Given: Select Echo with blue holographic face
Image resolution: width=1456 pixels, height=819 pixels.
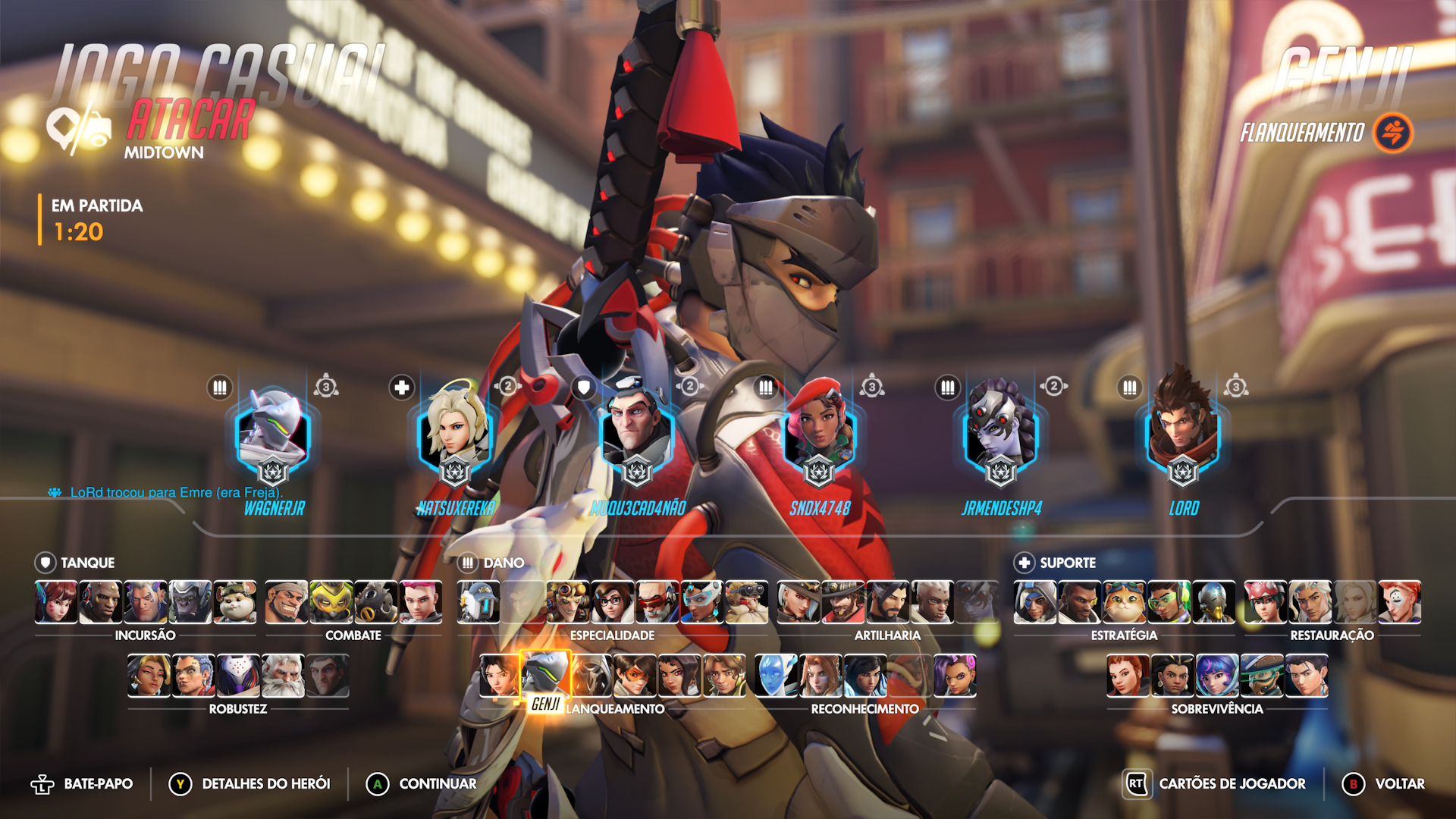Looking at the screenshot, I should point(777,675).
